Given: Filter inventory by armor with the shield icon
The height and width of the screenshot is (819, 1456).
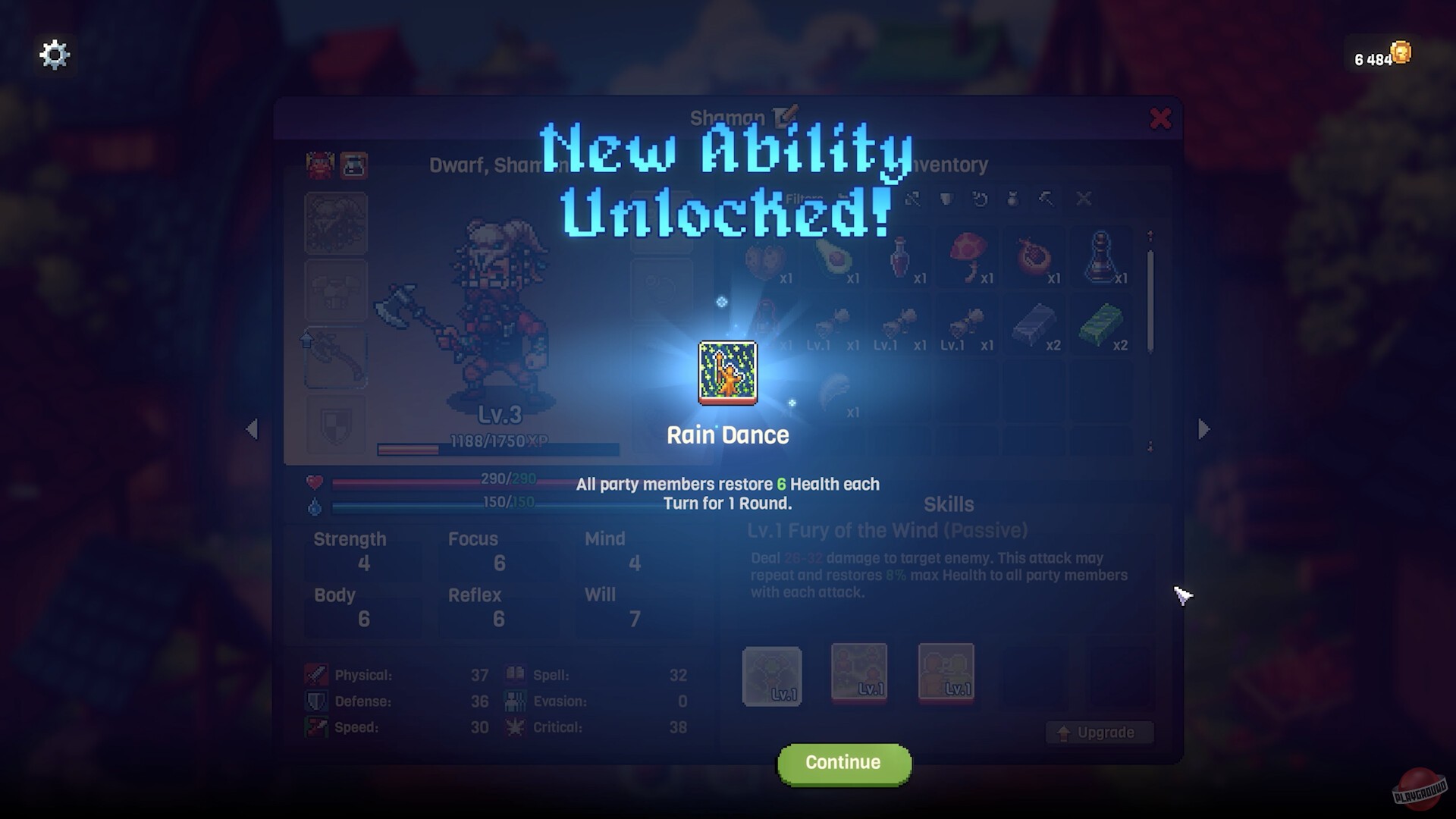Looking at the screenshot, I should [x=946, y=199].
